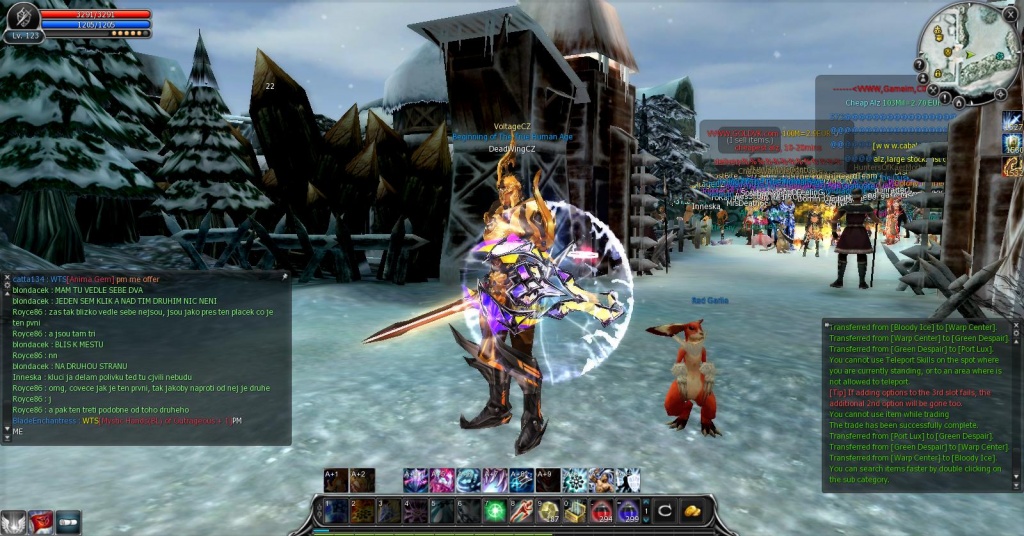
Task: Open the red flag icon menu
Action: [40, 522]
